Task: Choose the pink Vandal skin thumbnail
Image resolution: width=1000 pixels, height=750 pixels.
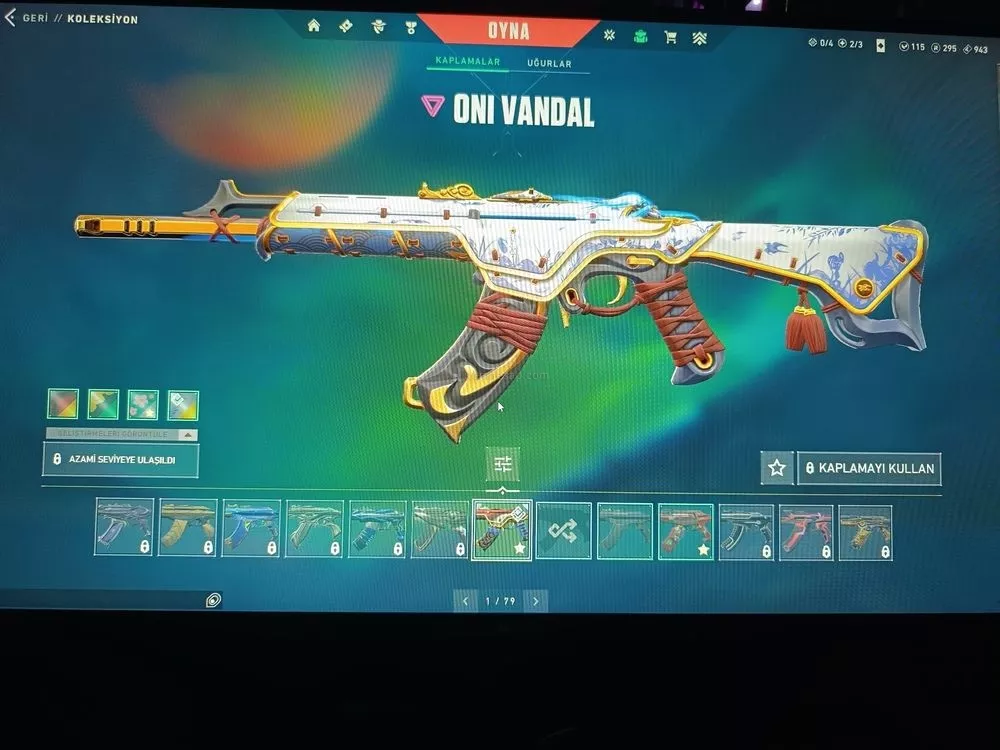Action: coord(806,531)
